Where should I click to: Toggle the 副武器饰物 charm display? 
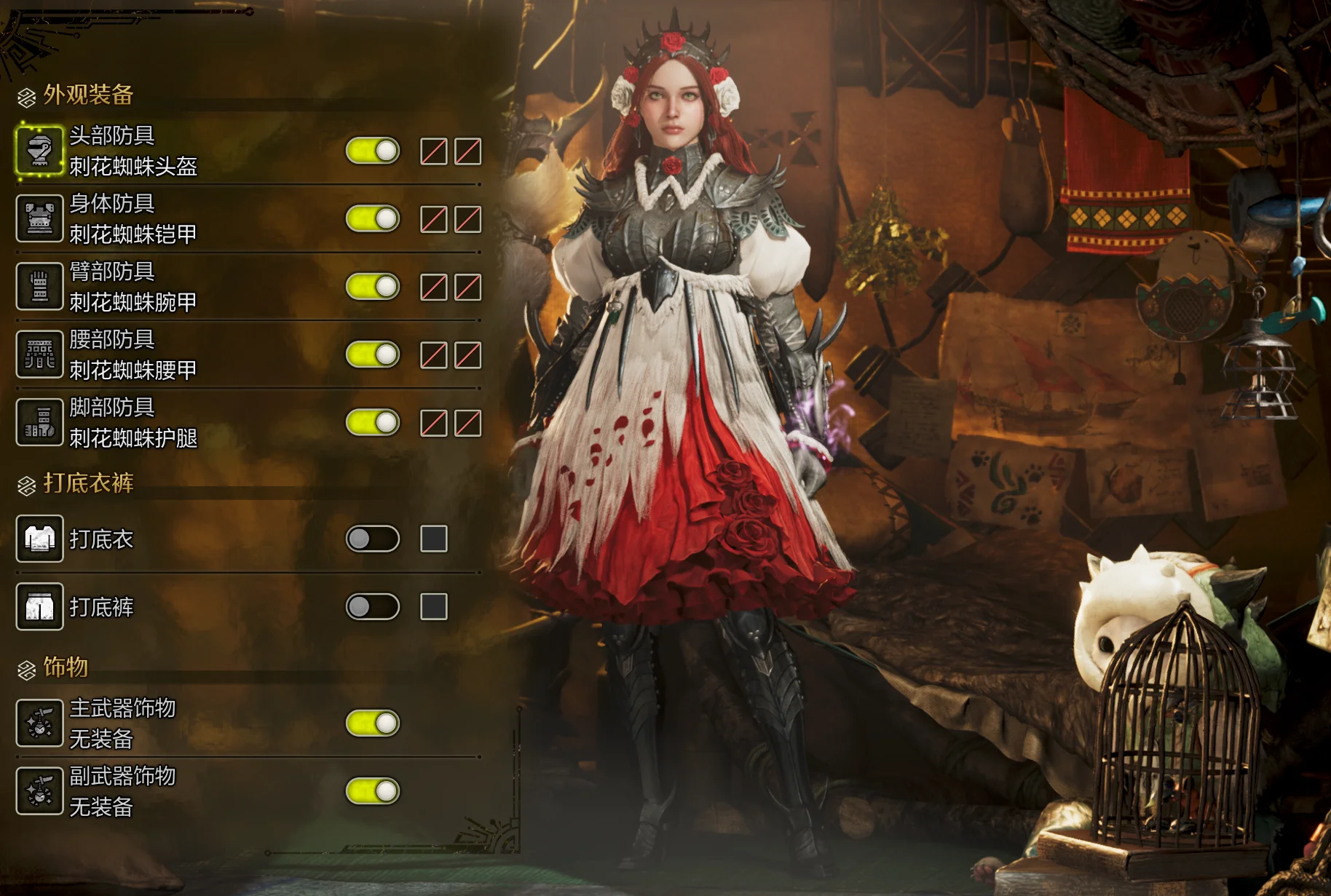pos(373,791)
